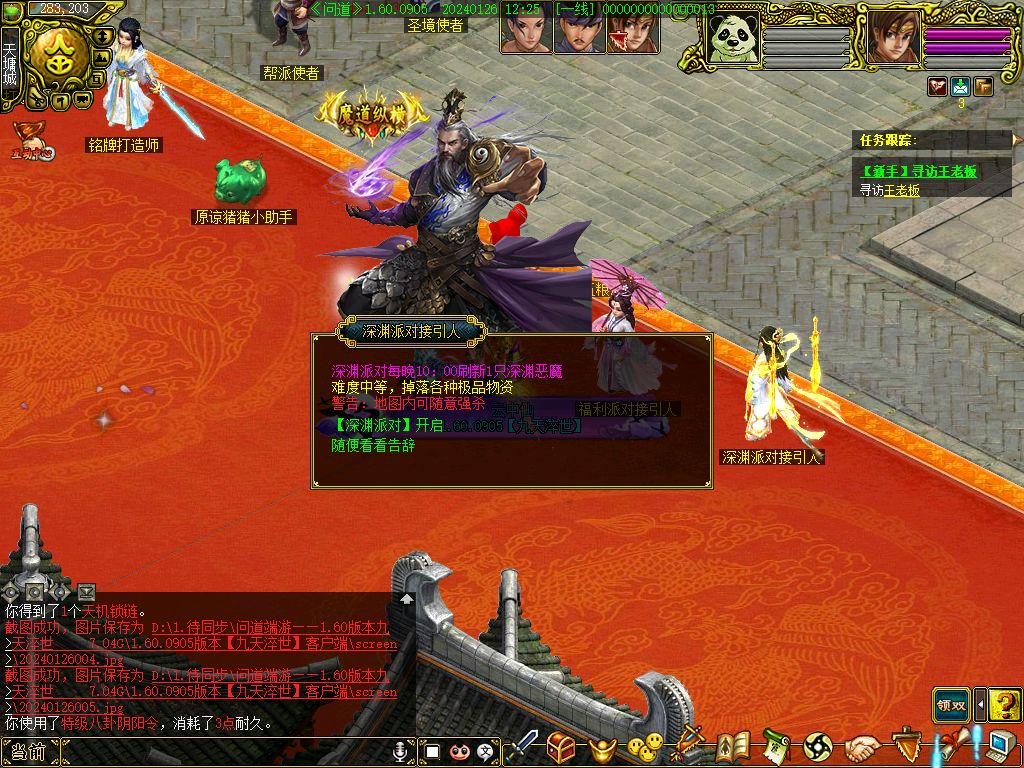The width and height of the screenshot is (1024, 768).
Task: Click the microphone voice chat icon
Action: pyautogui.click(x=401, y=751)
